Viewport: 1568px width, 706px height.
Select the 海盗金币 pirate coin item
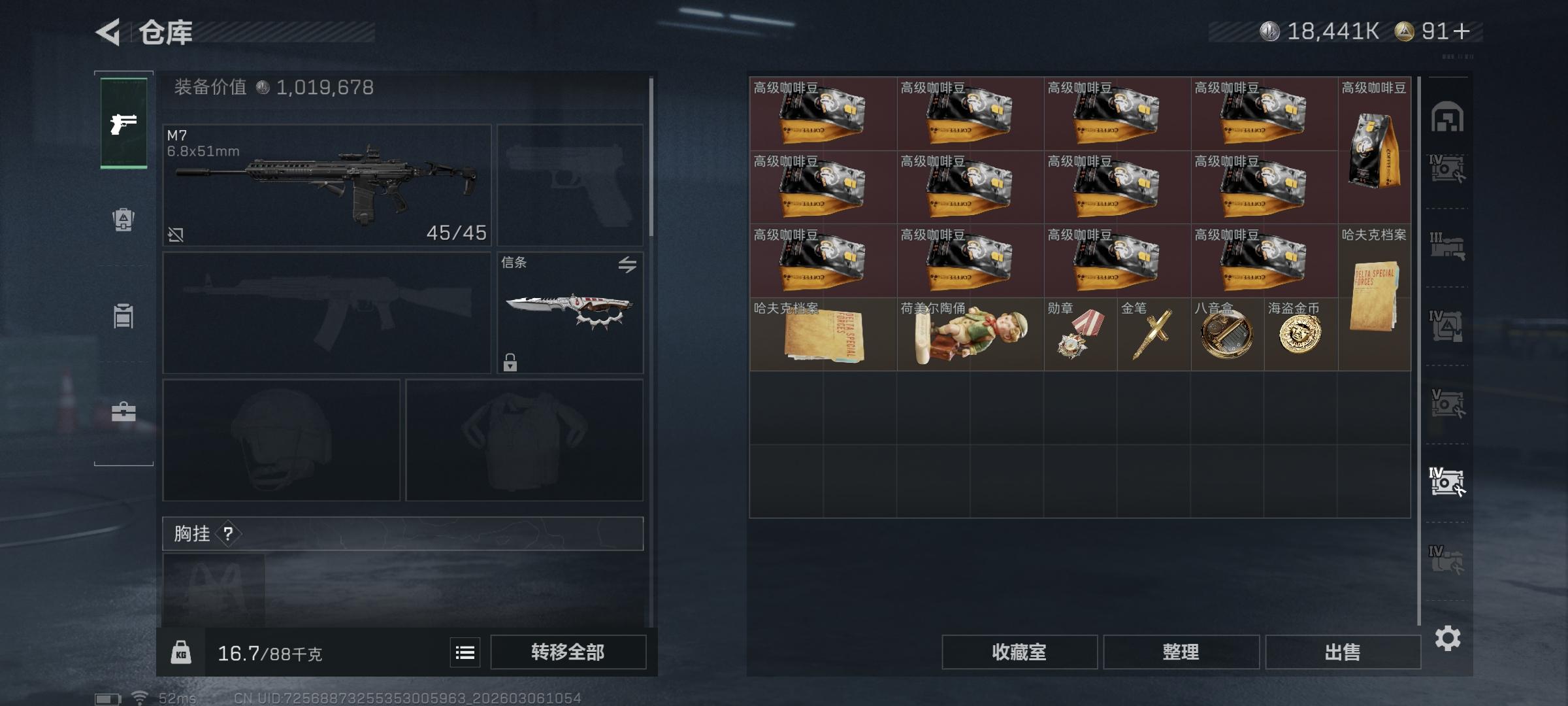coord(1300,335)
